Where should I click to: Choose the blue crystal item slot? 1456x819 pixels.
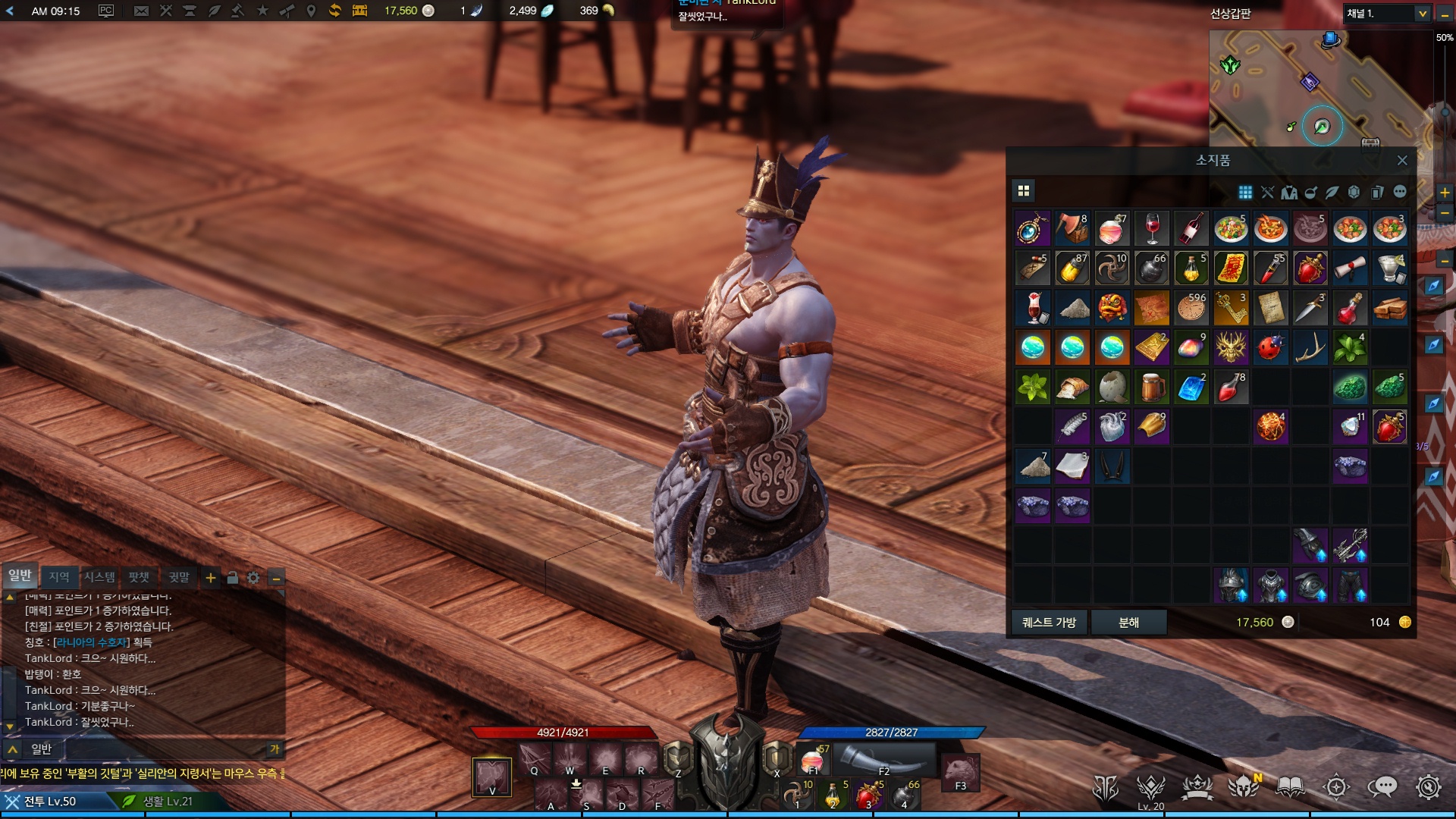pos(1191,388)
